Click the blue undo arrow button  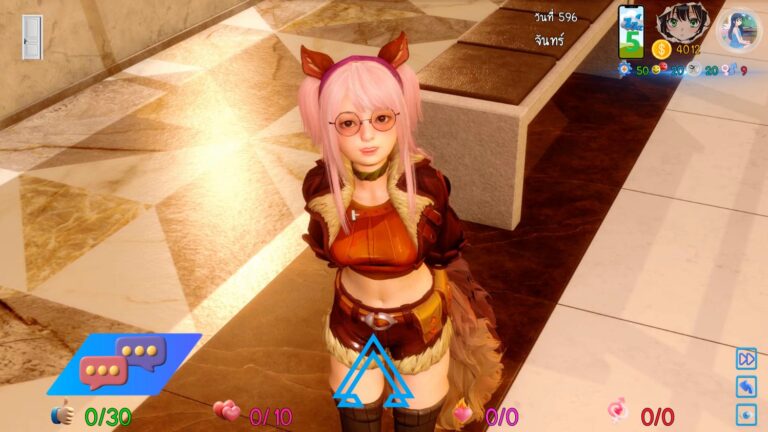pos(746,386)
